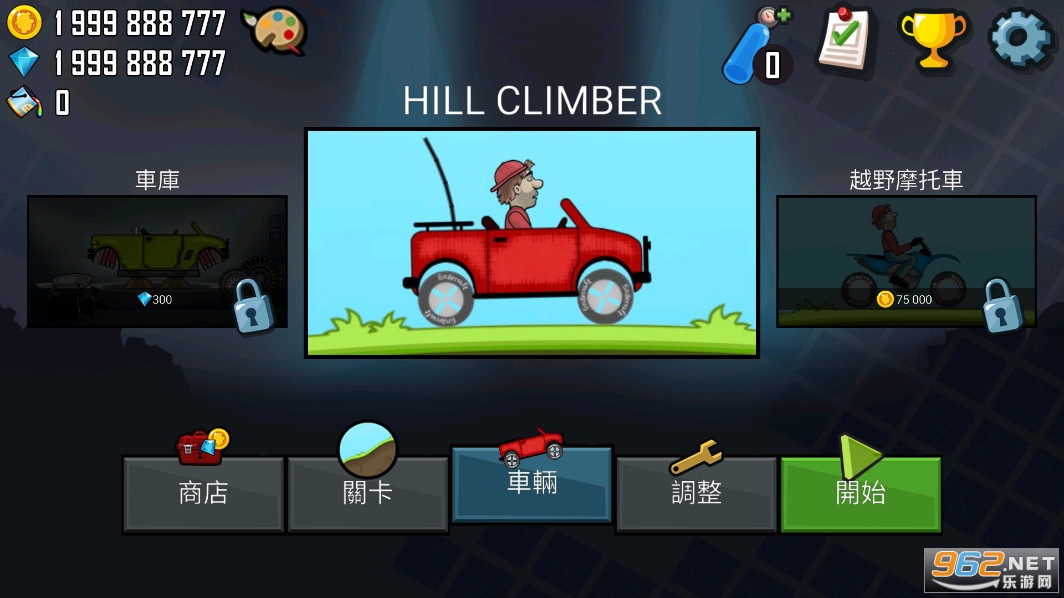Start the race with 開始
The image size is (1064, 598).
(x=860, y=493)
